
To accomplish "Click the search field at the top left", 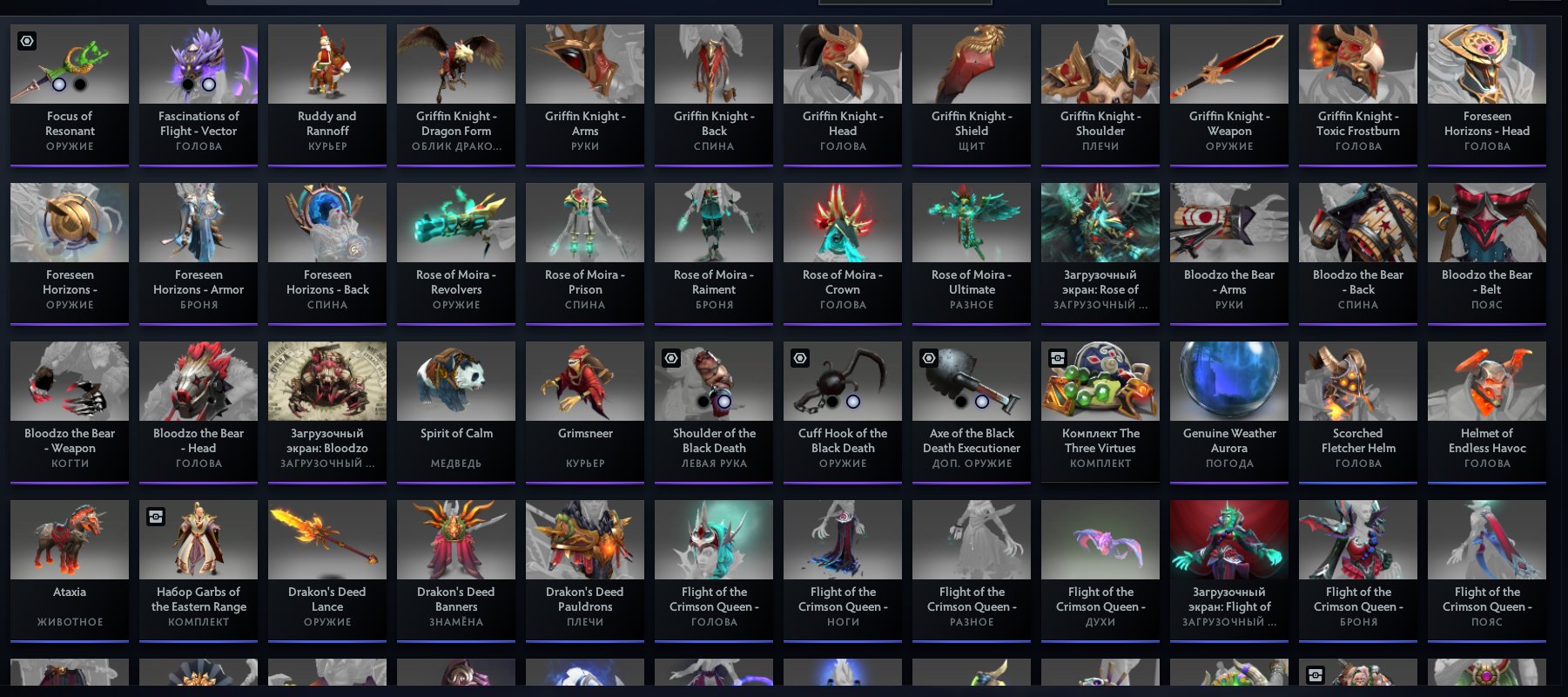I will (x=364, y=2).
